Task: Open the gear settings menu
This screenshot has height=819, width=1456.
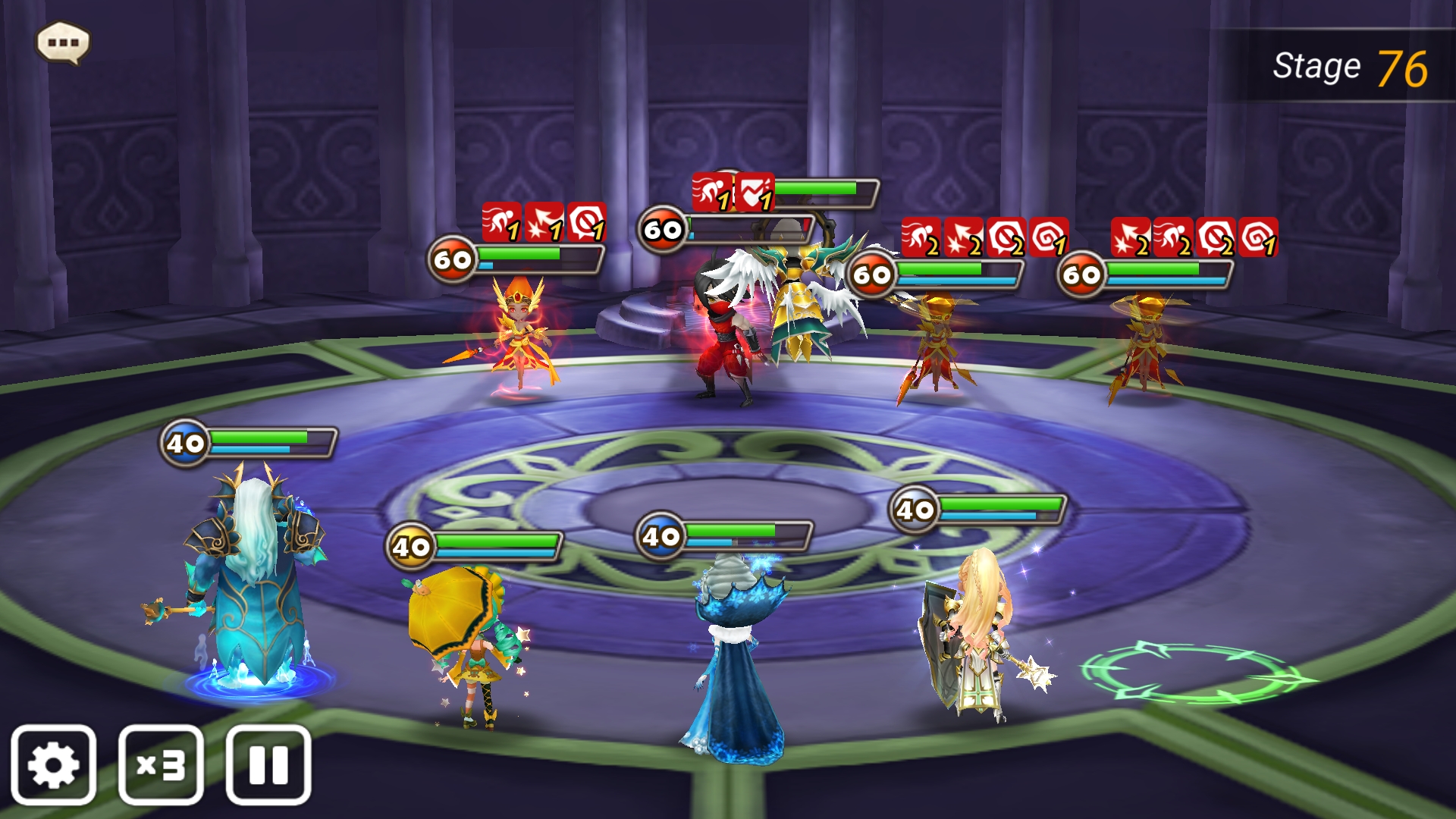Action: [x=53, y=764]
